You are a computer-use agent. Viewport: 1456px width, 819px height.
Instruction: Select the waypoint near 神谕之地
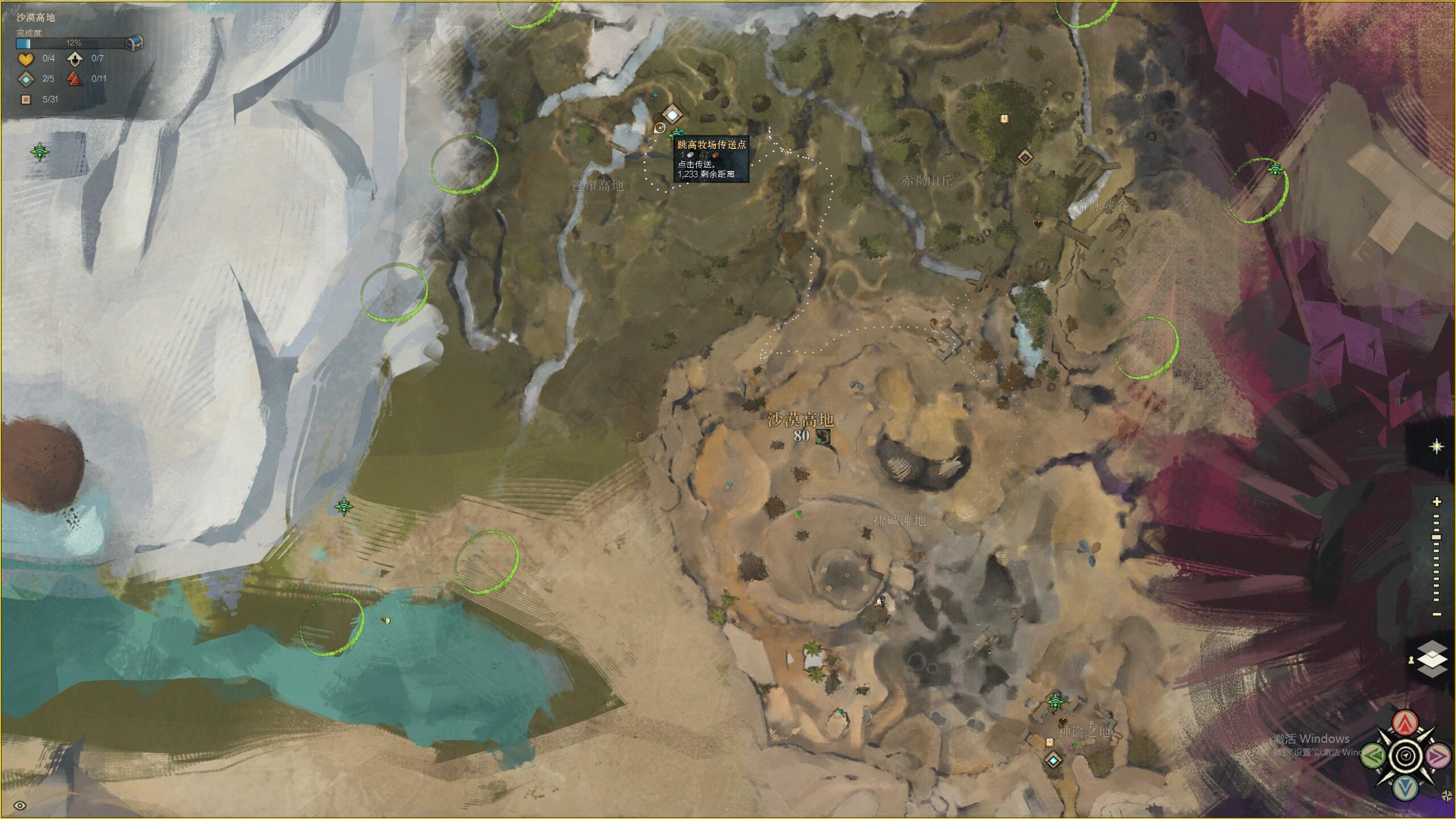[x=1053, y=760]
